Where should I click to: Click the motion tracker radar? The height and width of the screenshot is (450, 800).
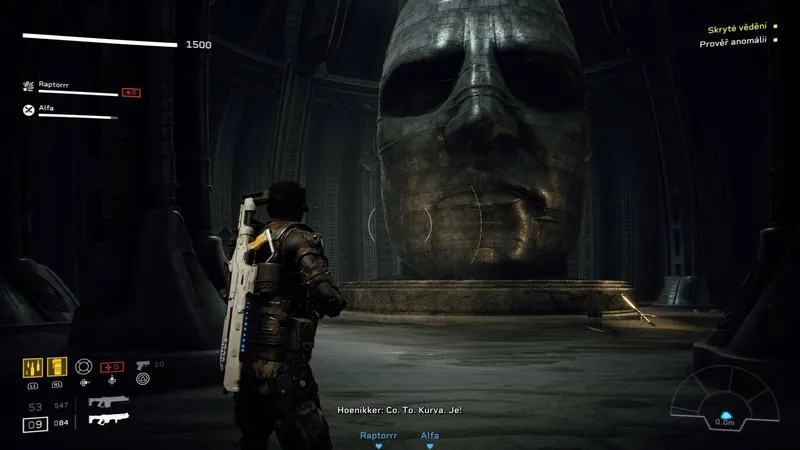724,396
